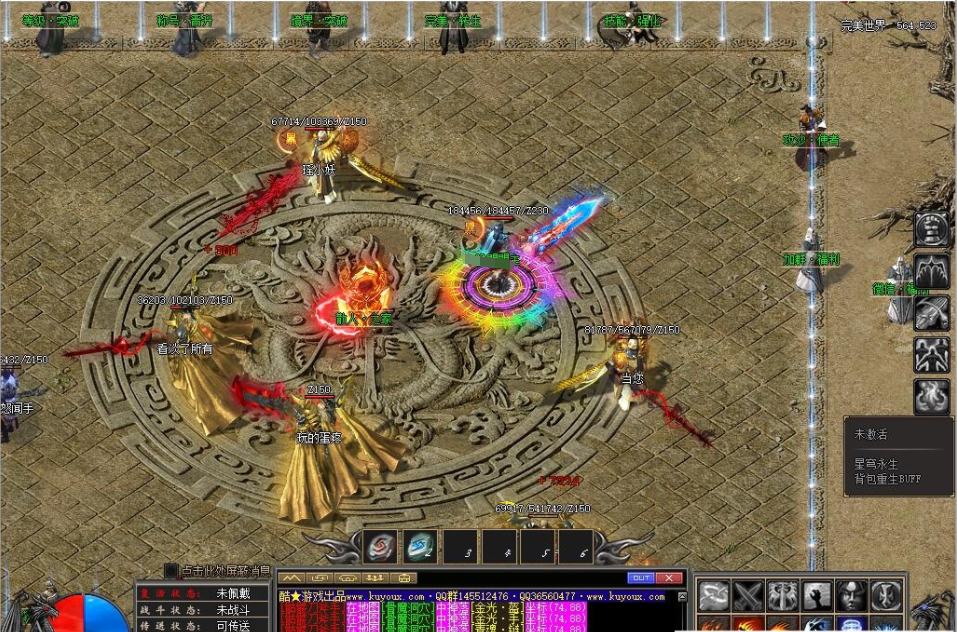Close the chat panel with red X
The width and height of the screenshot is (957, 632).
point(670,578)
